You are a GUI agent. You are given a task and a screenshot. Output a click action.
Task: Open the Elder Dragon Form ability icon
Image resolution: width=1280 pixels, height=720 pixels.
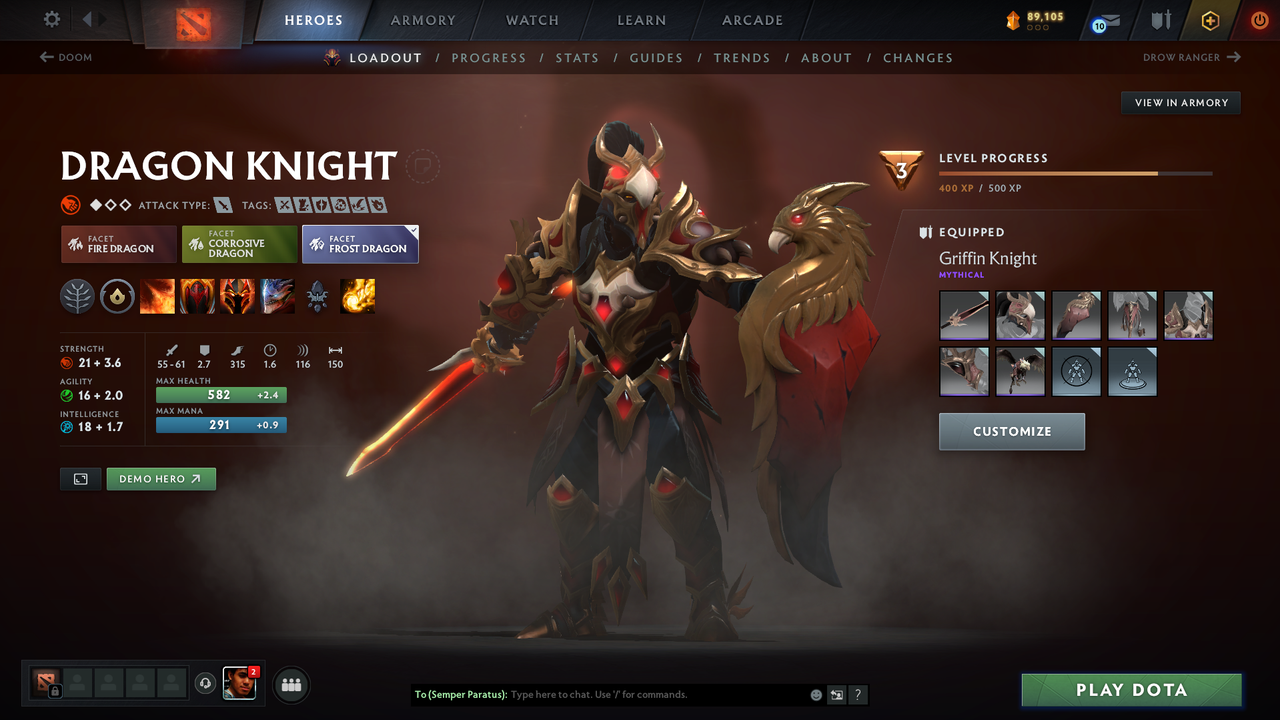277,296
